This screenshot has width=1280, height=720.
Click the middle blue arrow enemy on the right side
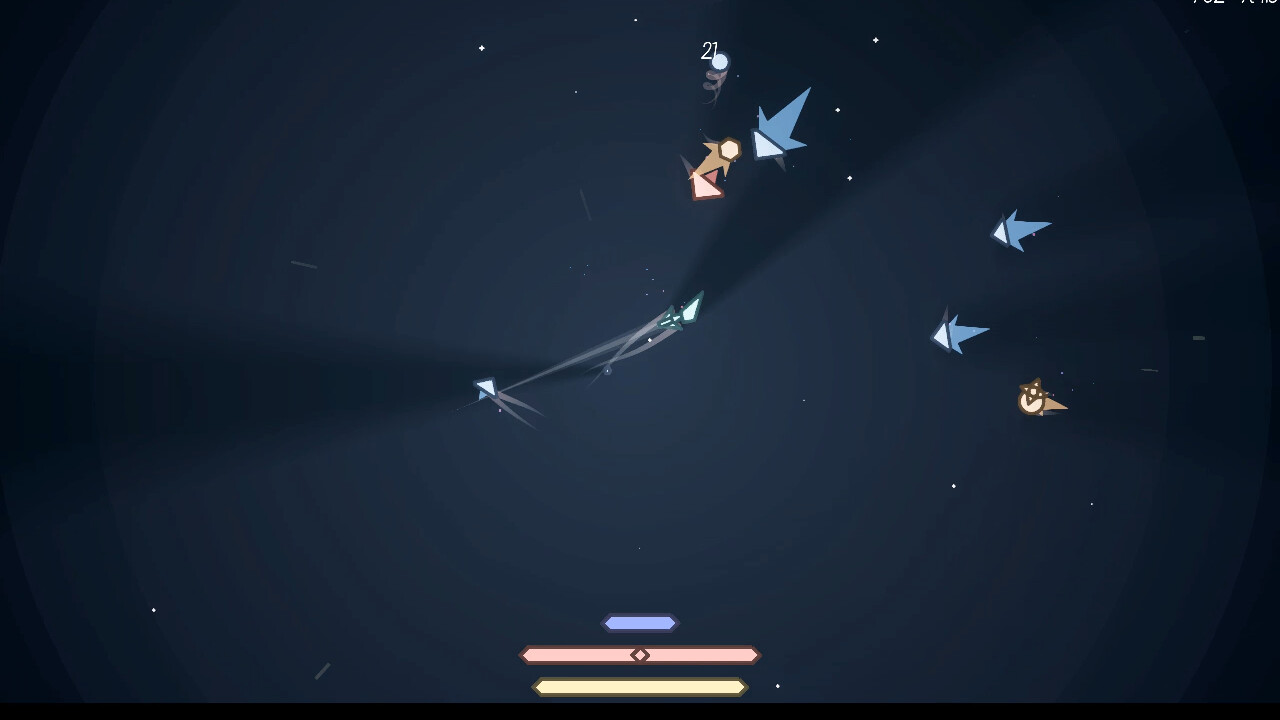(958, 332)
